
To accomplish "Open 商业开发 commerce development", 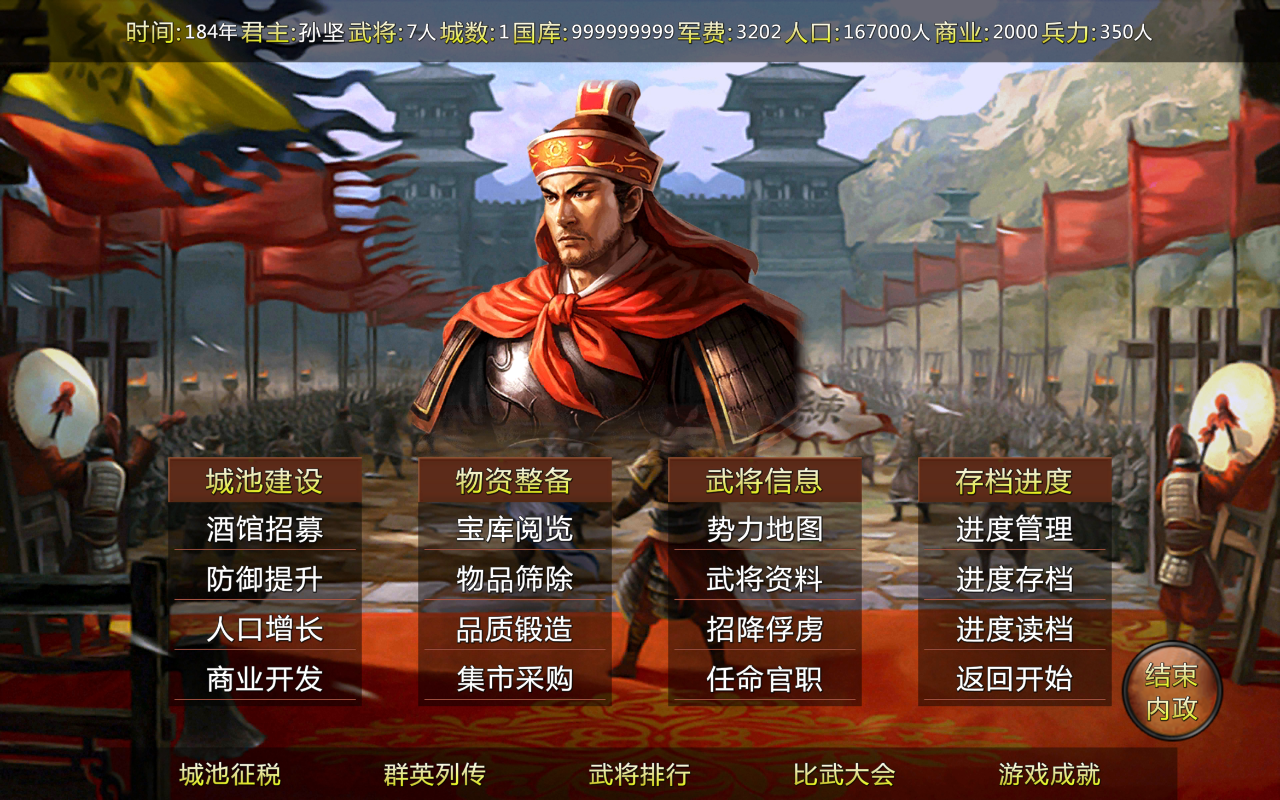I will (x=266, y=681).
